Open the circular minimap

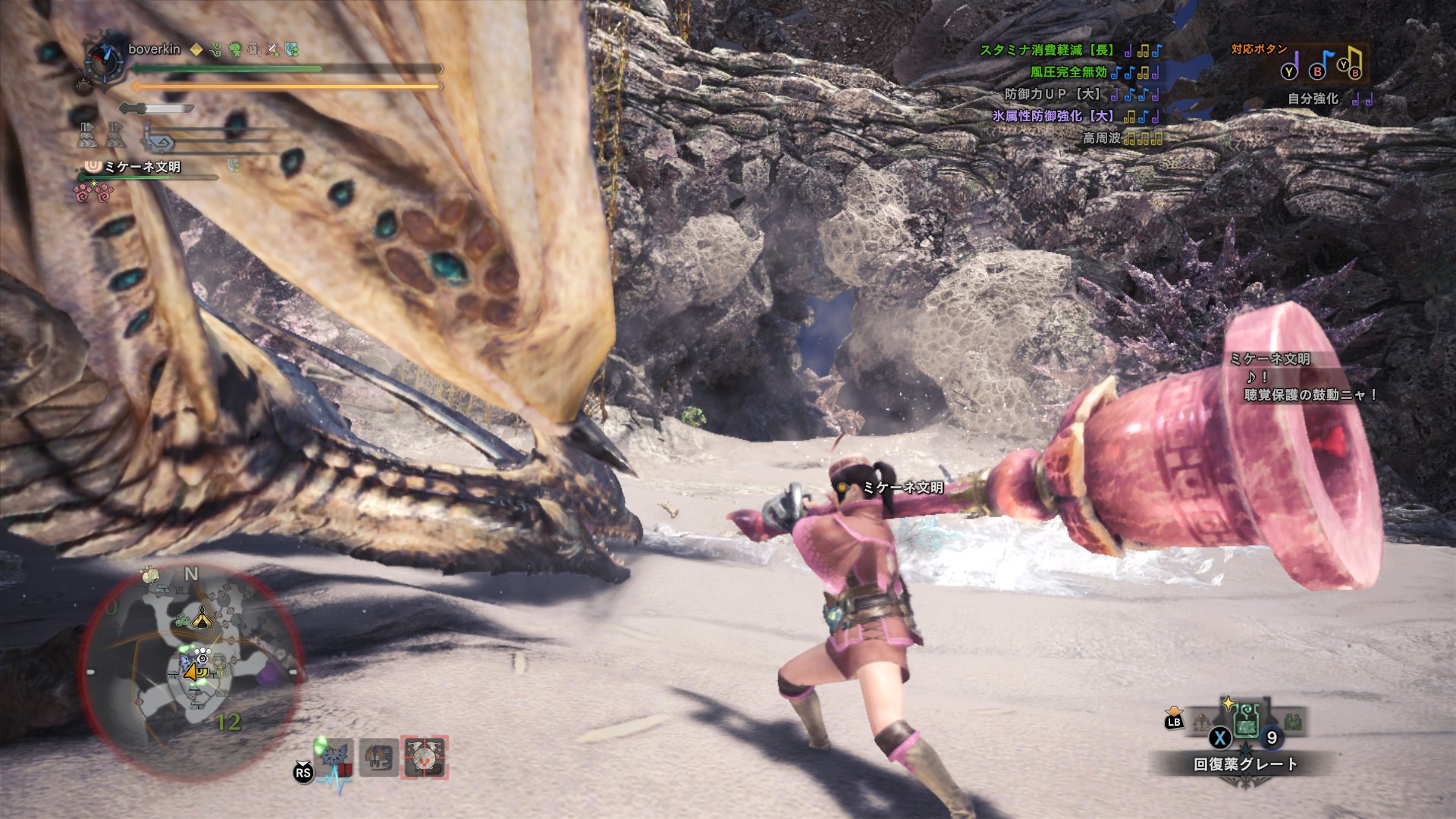193,671
